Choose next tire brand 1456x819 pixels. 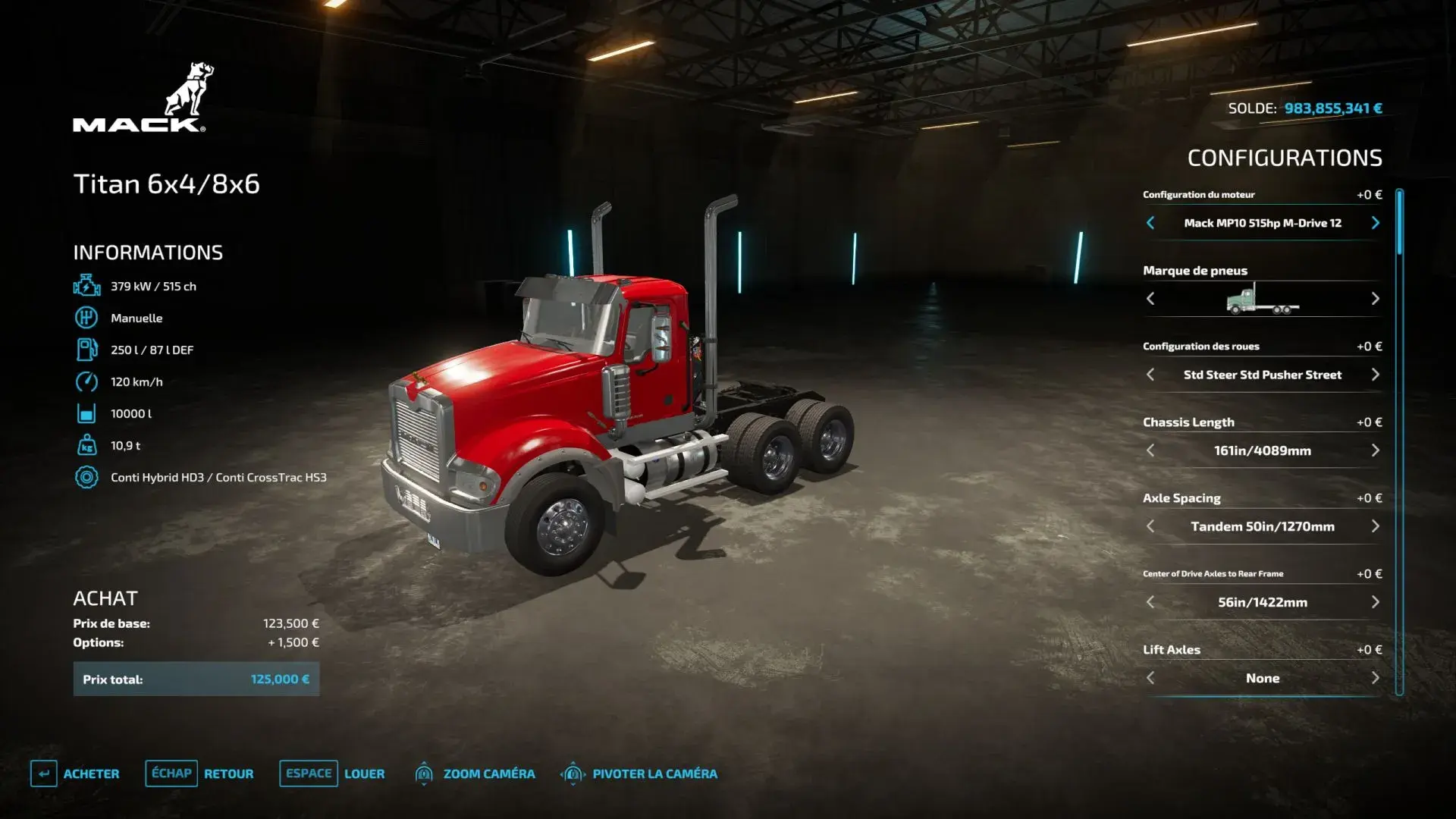click(1375, 299)
